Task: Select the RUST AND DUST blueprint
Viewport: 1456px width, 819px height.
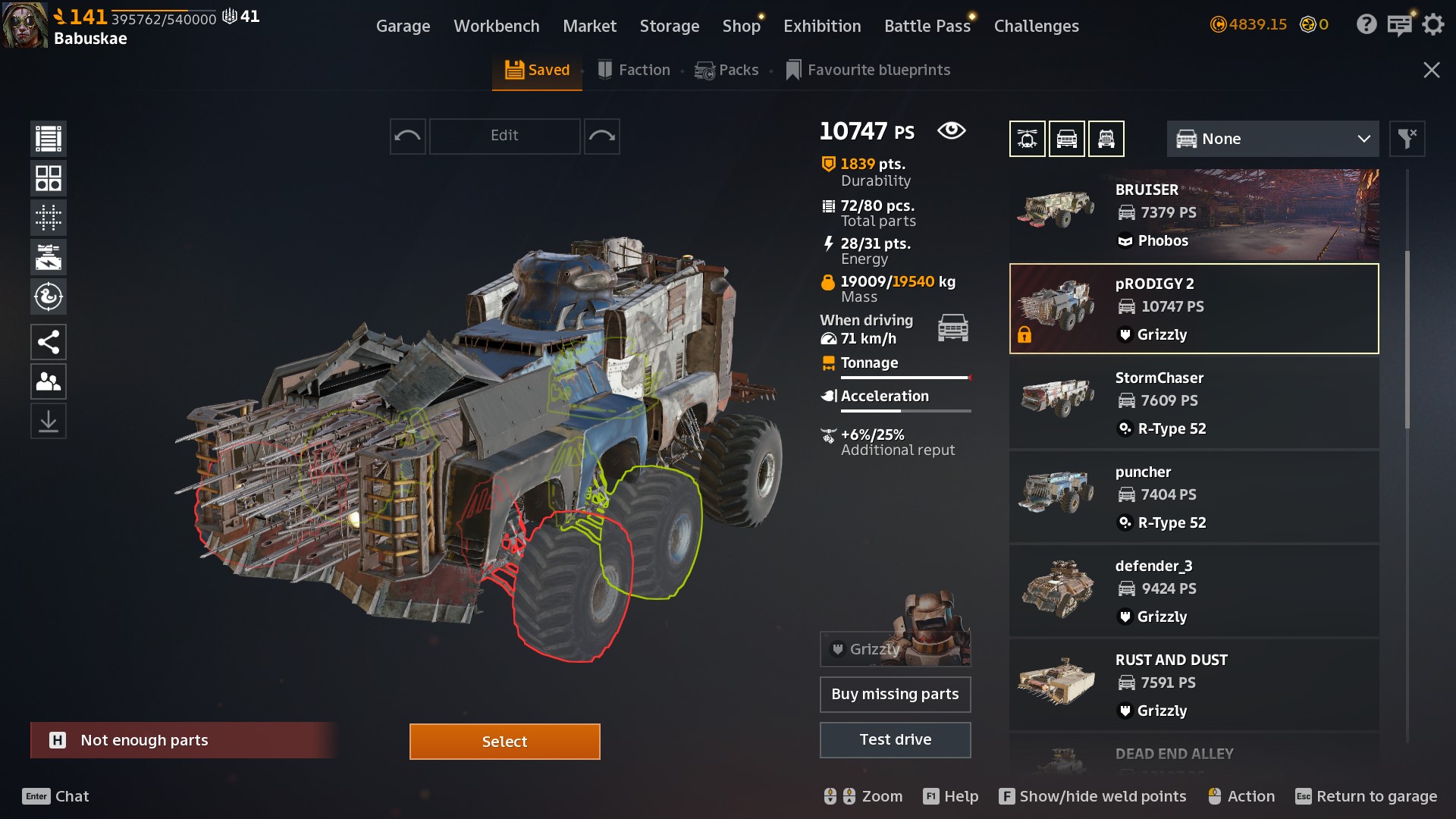Action: click(x=1194, y=685)
